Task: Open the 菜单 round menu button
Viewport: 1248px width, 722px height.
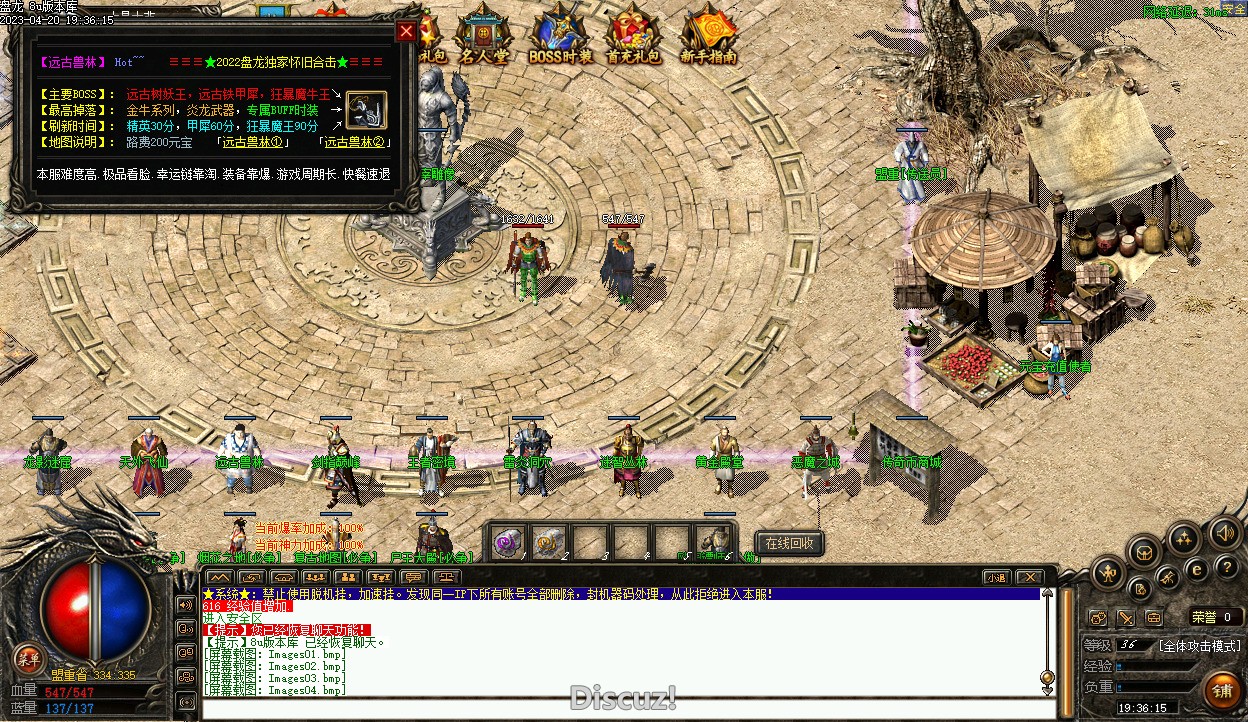Action: [x=28, y=658]
